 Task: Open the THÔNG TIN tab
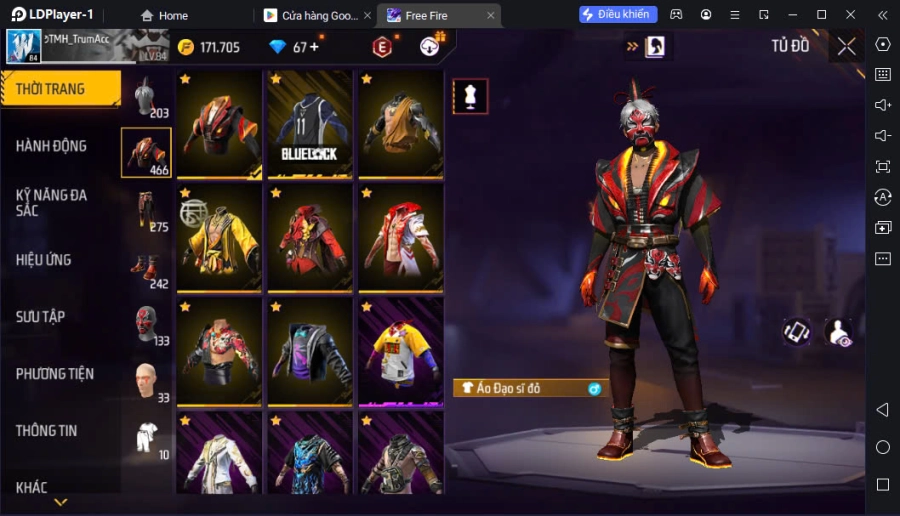coord(47,431)
